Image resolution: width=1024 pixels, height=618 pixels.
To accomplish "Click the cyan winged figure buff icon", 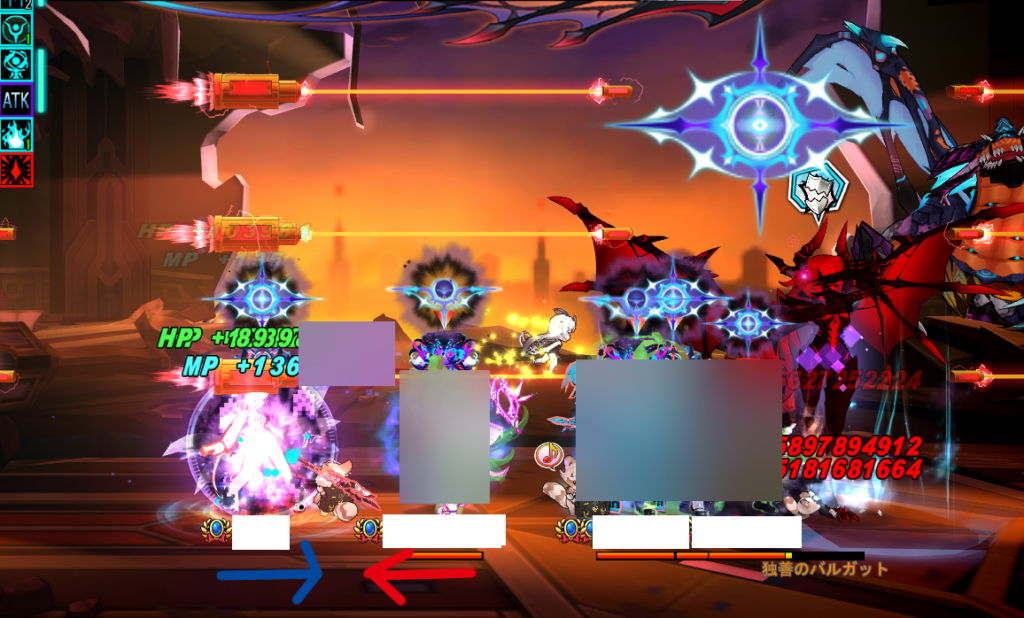I will (16, 28).
